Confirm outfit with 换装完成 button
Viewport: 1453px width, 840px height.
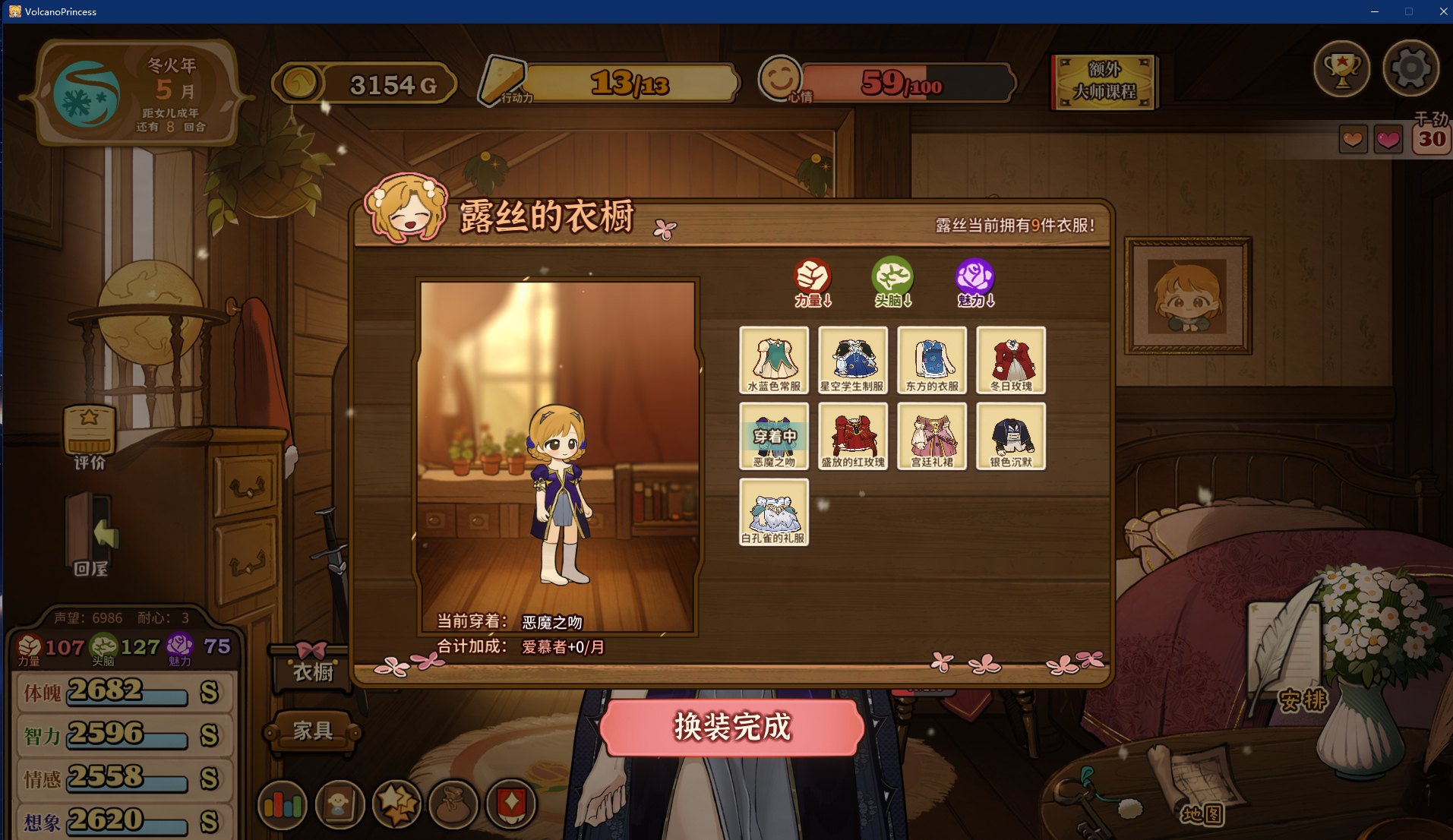pyautogui.click(x=732, y=727)
